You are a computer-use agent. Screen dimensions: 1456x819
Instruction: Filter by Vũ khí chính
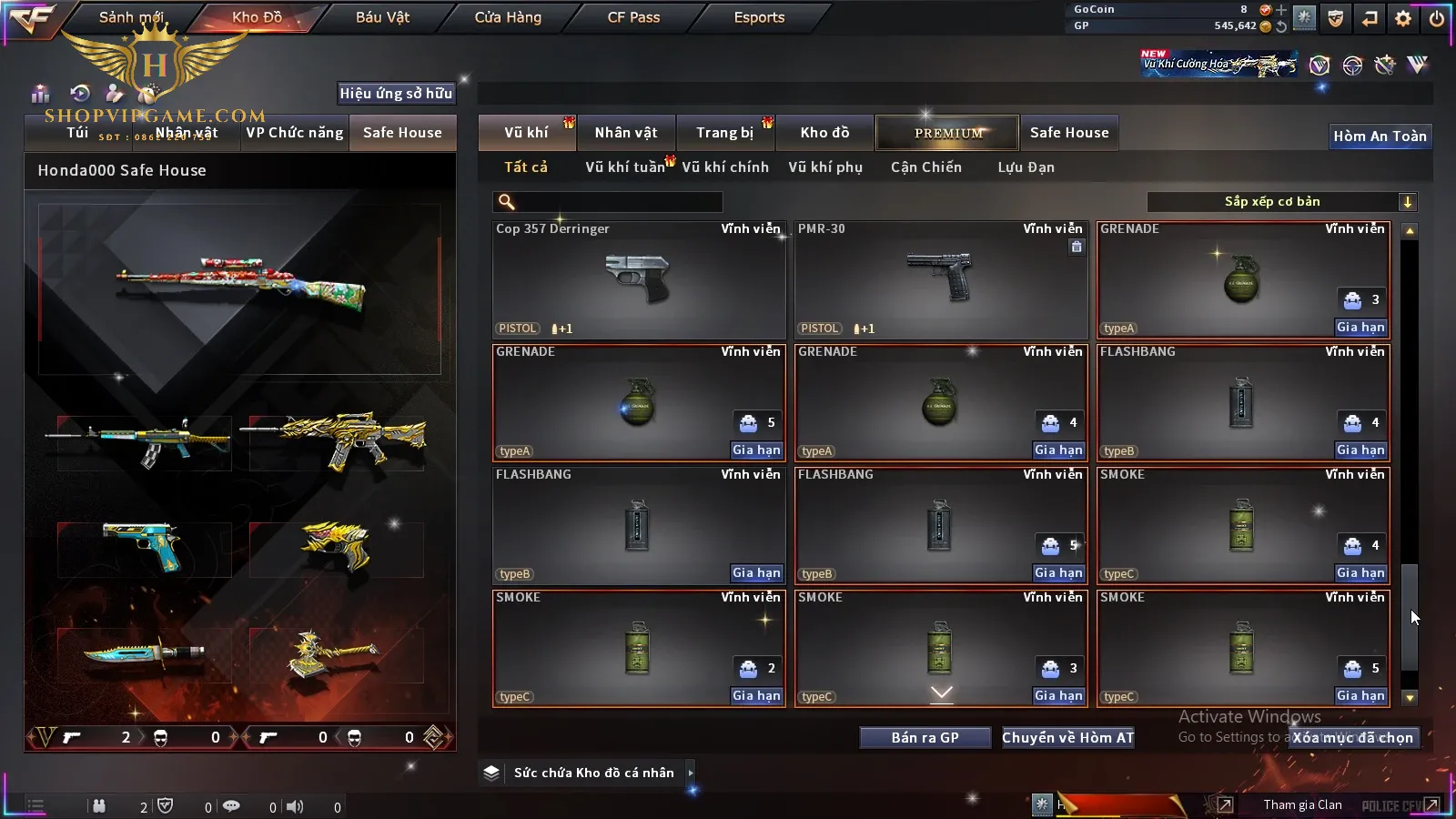pyautogui.click(x=725, y=167)
